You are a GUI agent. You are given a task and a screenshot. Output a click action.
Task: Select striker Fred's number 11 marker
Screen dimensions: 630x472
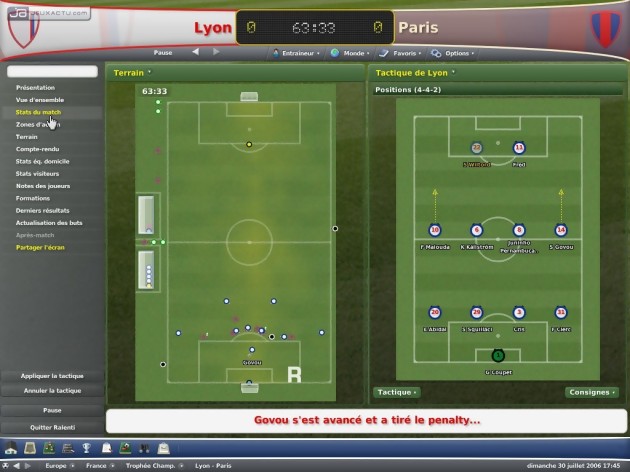519,148
